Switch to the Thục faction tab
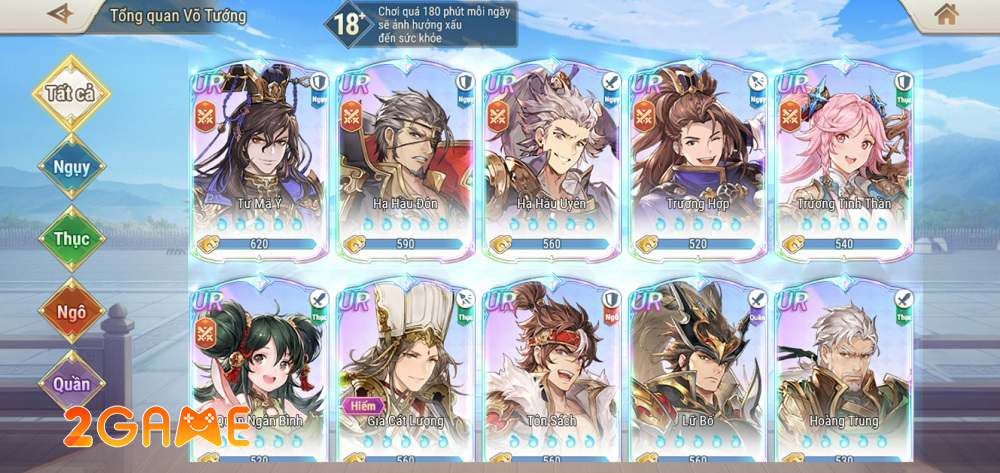 pyautogui.click(x=71, y=239)
